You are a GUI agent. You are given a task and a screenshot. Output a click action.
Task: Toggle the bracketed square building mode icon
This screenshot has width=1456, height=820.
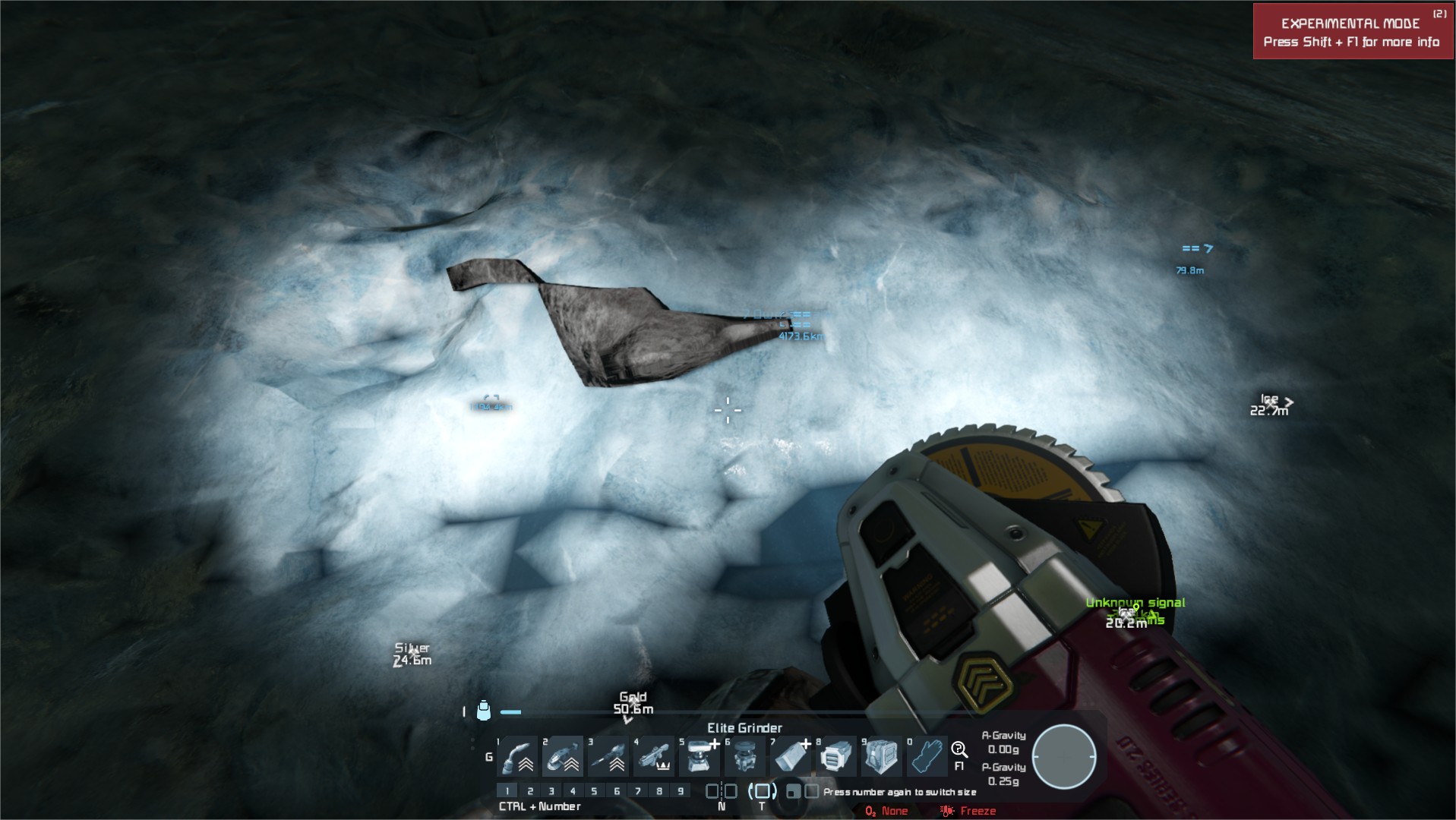point(762,791)
